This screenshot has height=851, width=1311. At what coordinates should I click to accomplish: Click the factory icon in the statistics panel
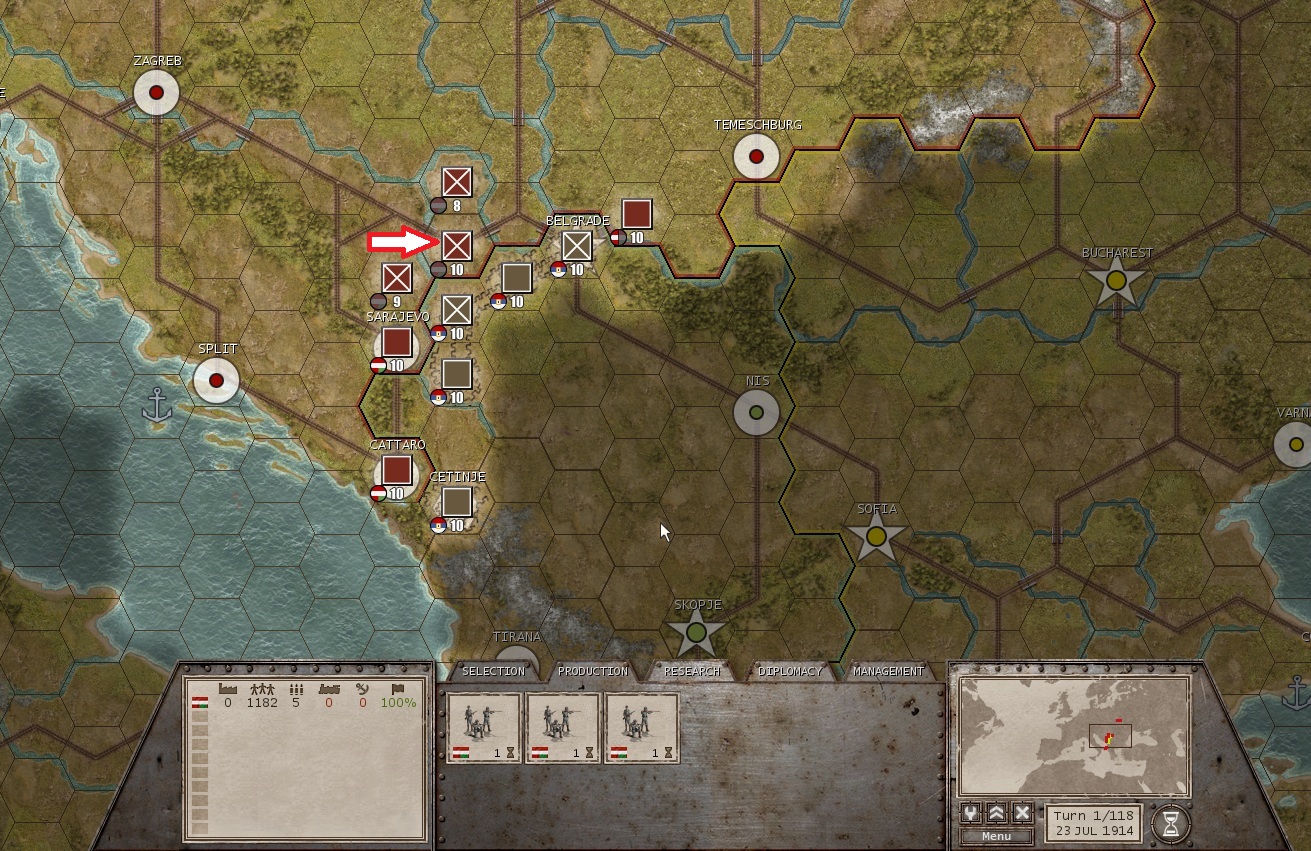227,688
